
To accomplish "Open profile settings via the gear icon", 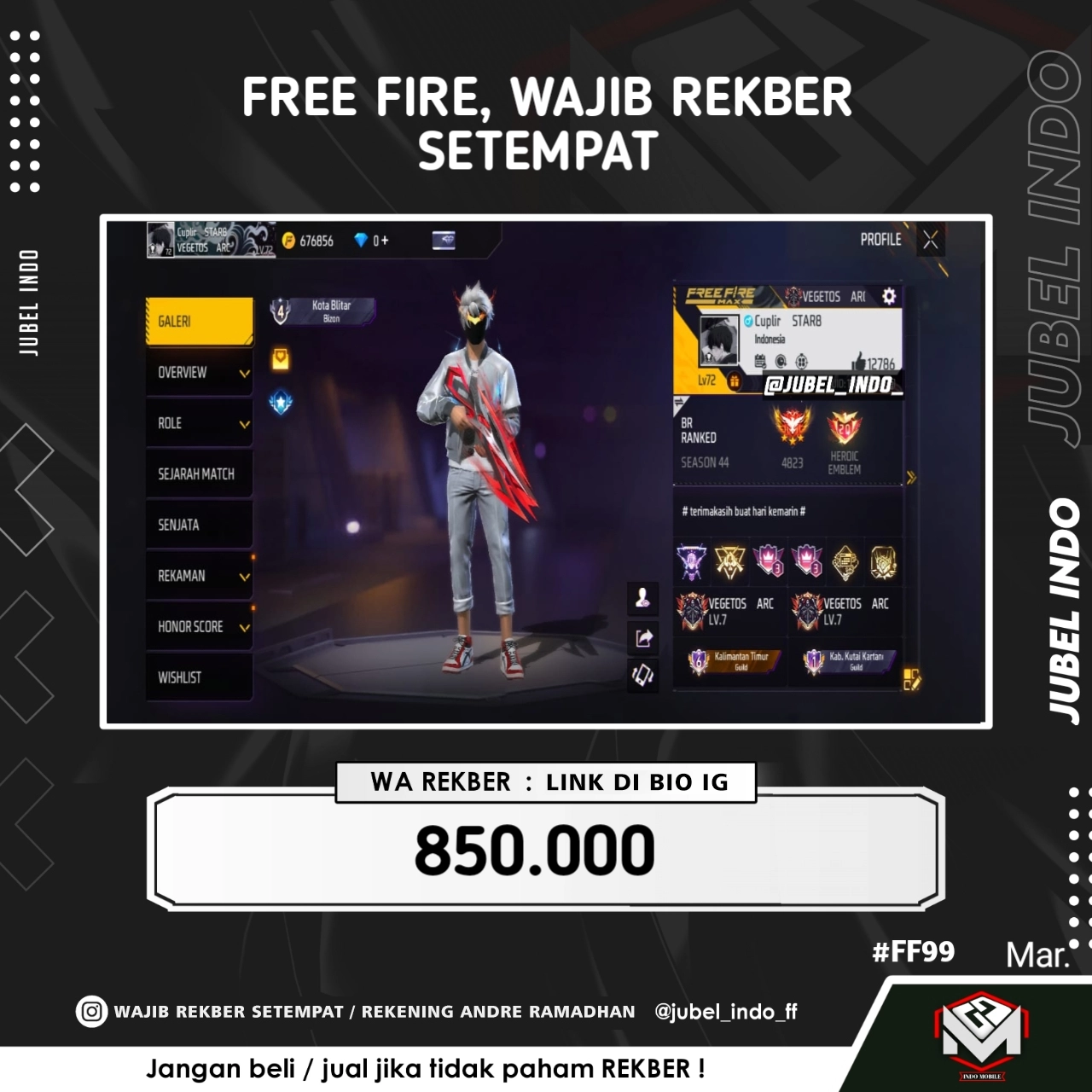I will click(887, 295).
